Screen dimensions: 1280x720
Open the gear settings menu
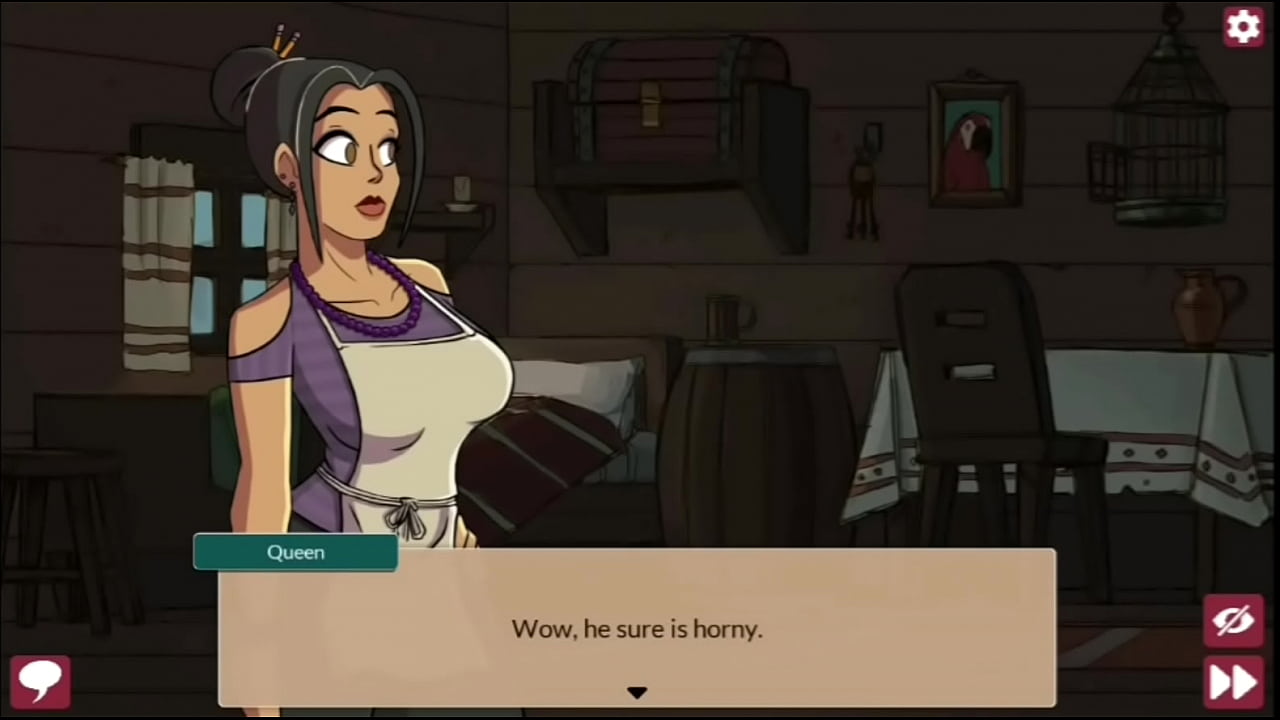(1243, 27)
